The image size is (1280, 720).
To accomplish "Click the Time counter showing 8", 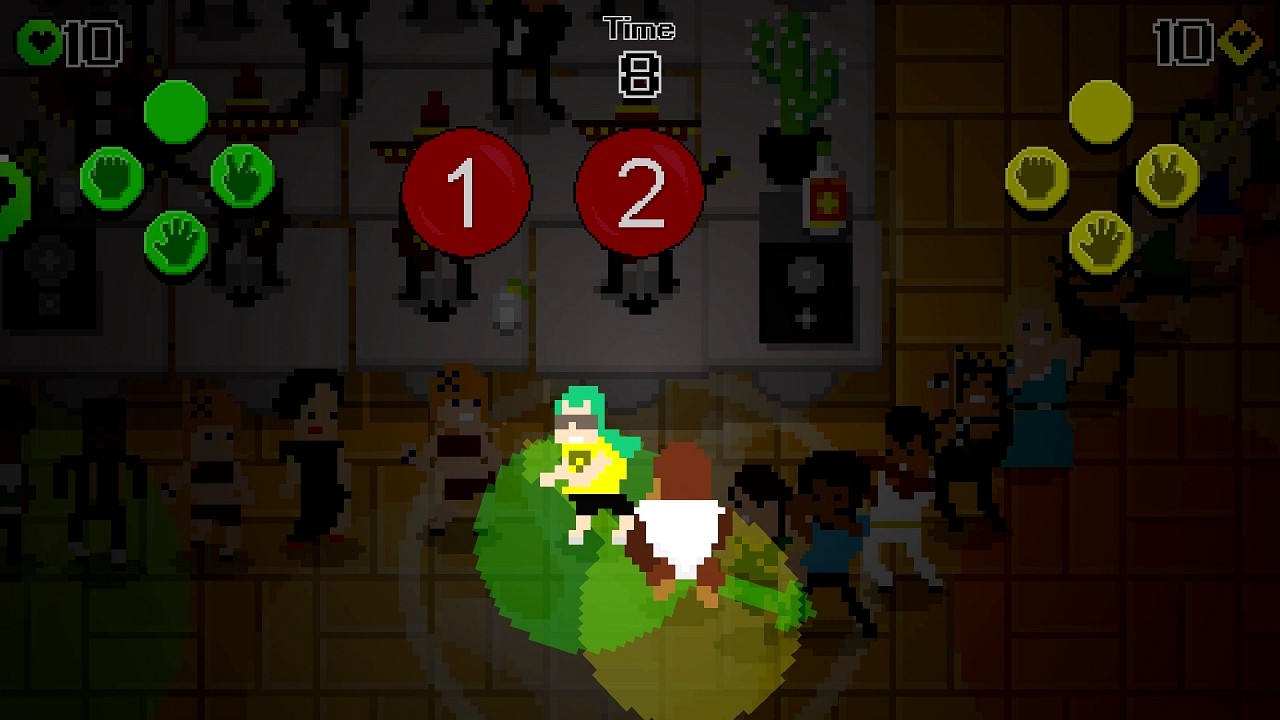I will pos(640,75).
